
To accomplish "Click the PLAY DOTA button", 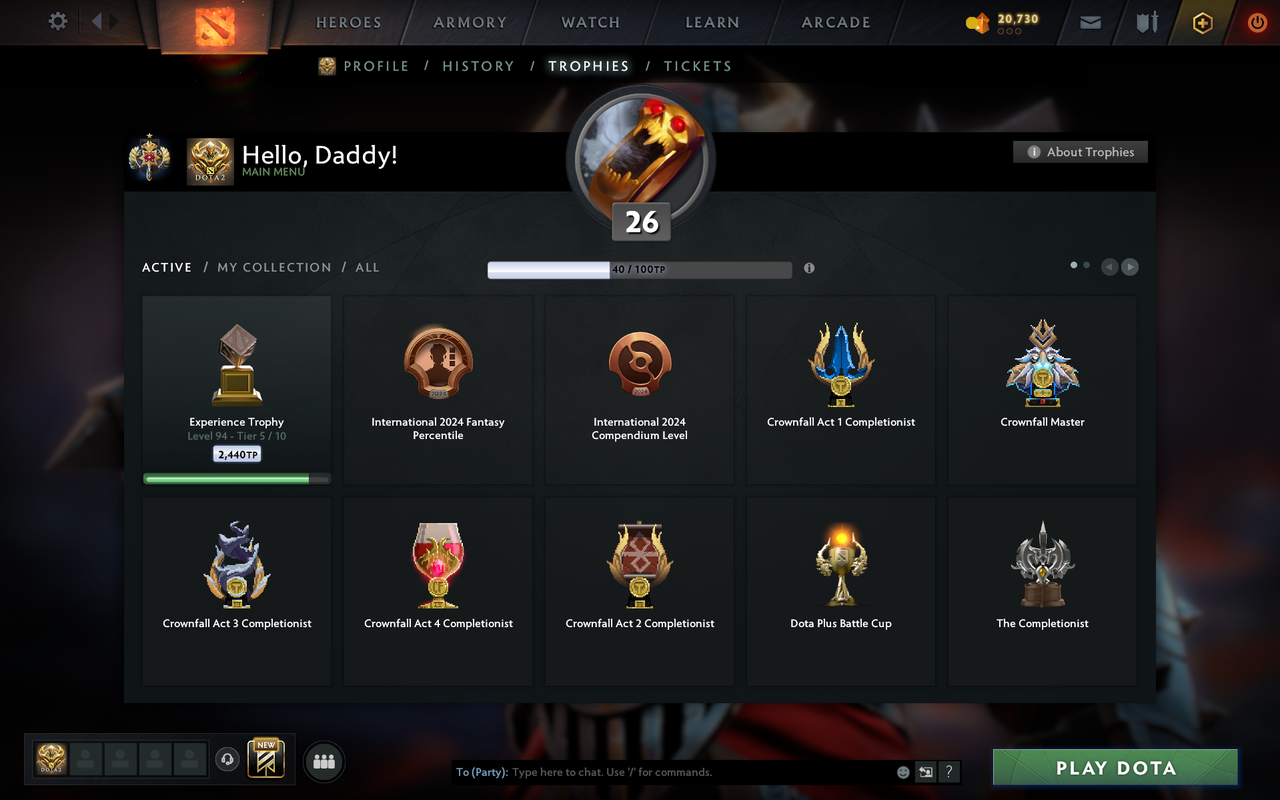I will (x=1114, y=768).
